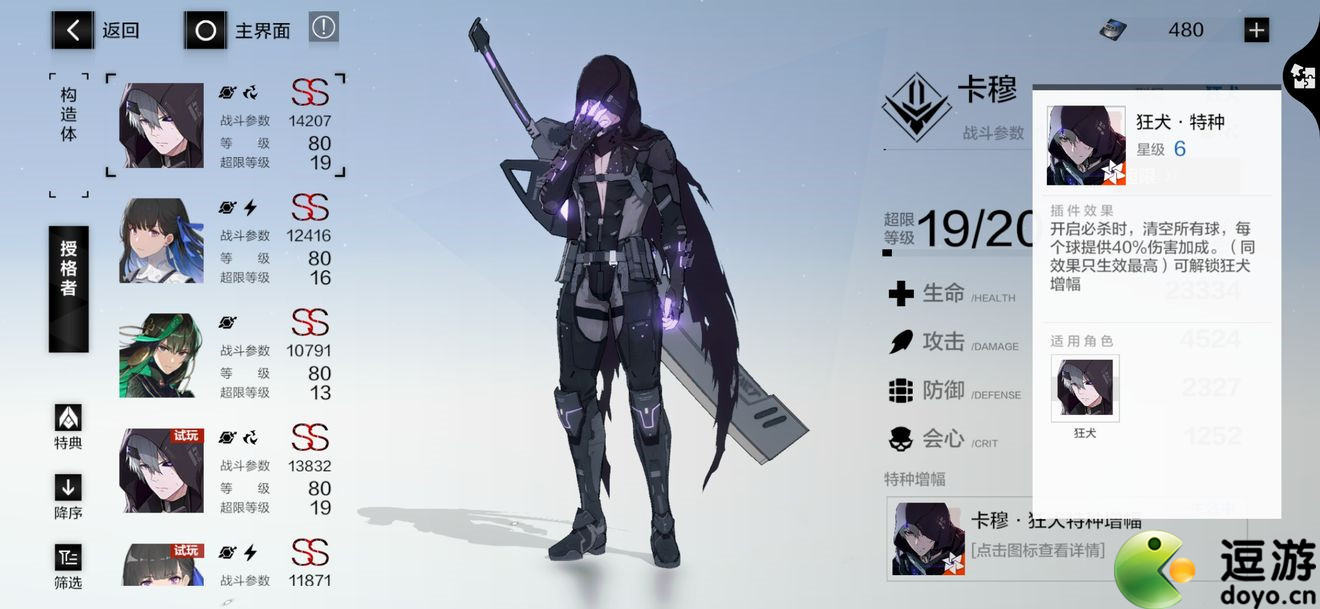Click the 狂犬 applicable character portrait
This screenshot has height=609, width=1320.
point(1085,388)
